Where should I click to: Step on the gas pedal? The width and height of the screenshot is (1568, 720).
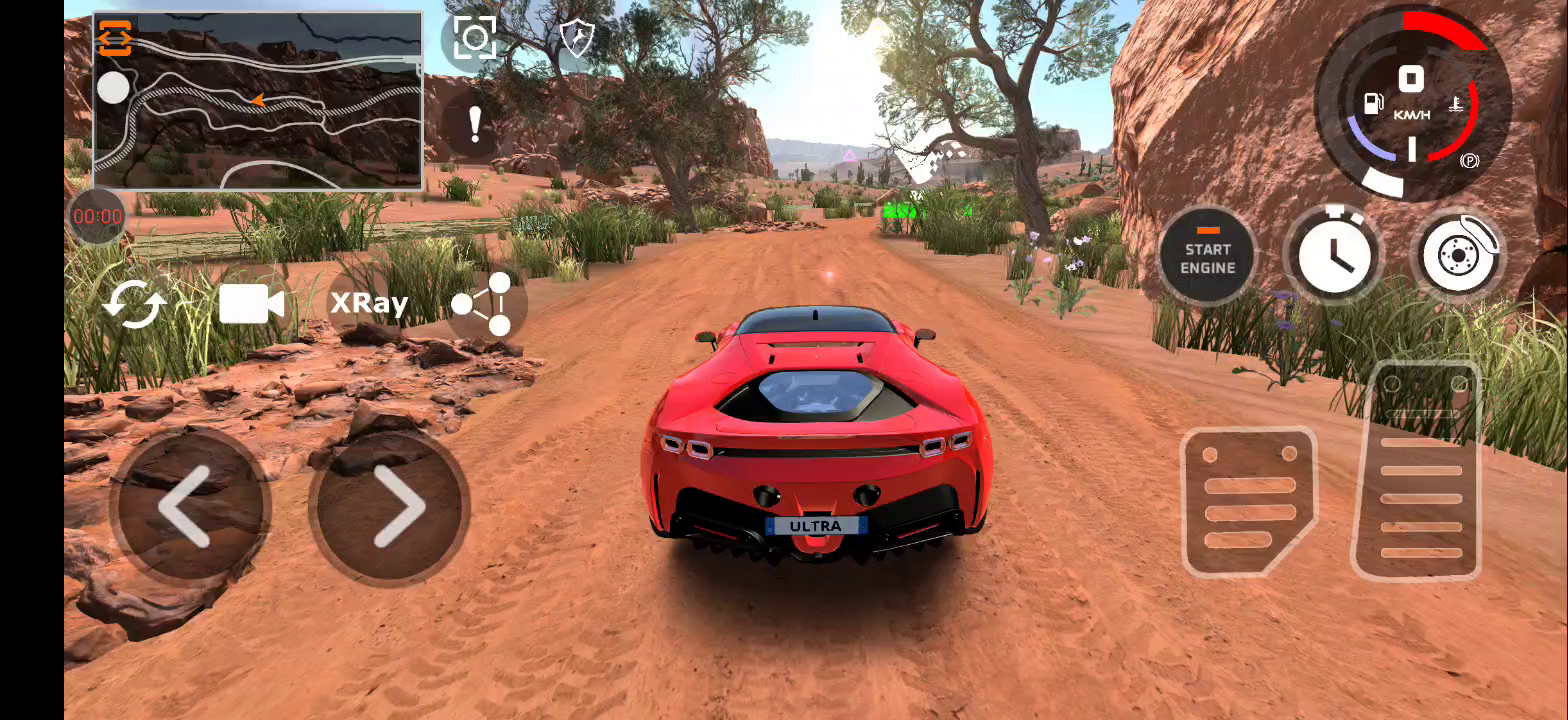pyautogui.click(x=1419, y=470)
